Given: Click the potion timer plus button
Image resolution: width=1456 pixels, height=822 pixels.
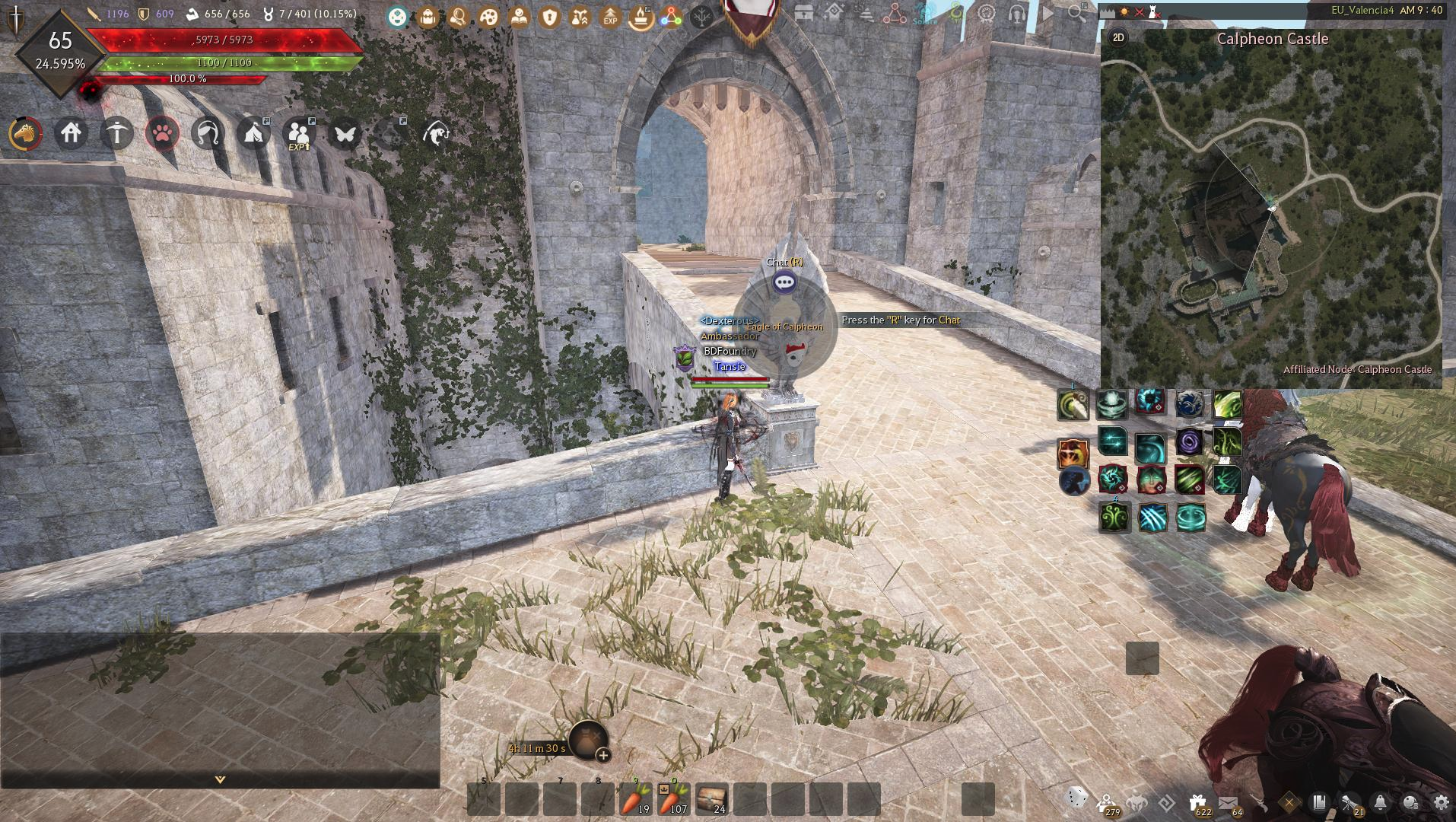Looking at the screenshot, I should (x=603, y=755).
